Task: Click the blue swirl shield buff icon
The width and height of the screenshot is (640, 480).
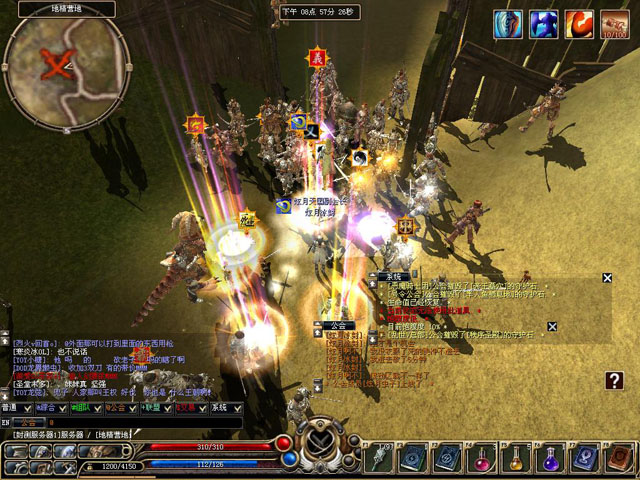Action: 508,24
